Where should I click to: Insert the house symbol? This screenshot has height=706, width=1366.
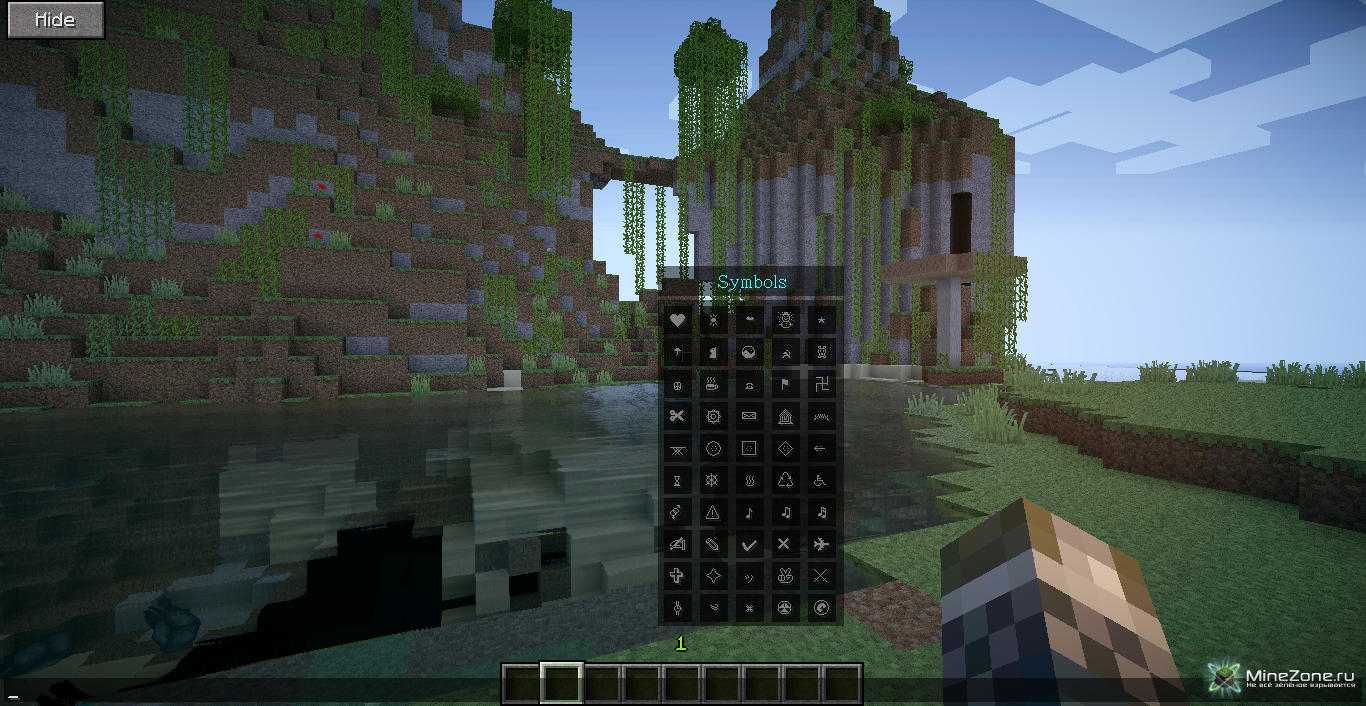tap(785, 417)
